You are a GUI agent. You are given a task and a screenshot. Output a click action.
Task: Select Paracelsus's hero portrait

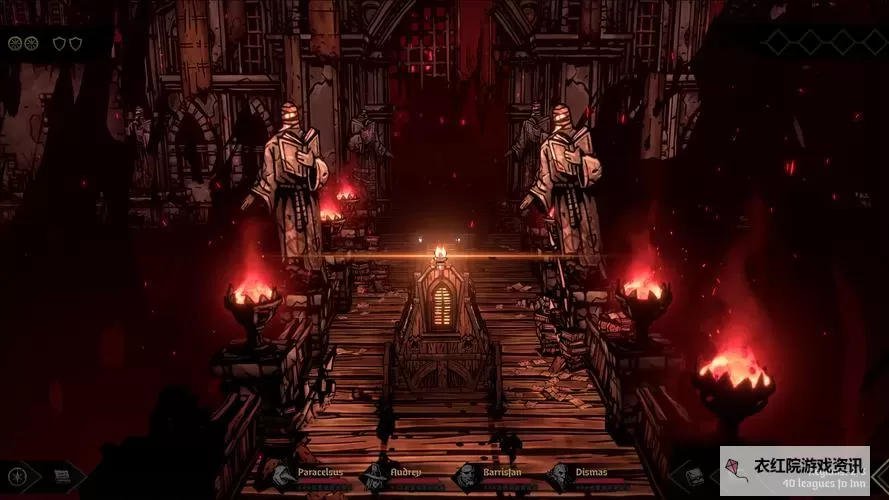(x=280, y=477)
